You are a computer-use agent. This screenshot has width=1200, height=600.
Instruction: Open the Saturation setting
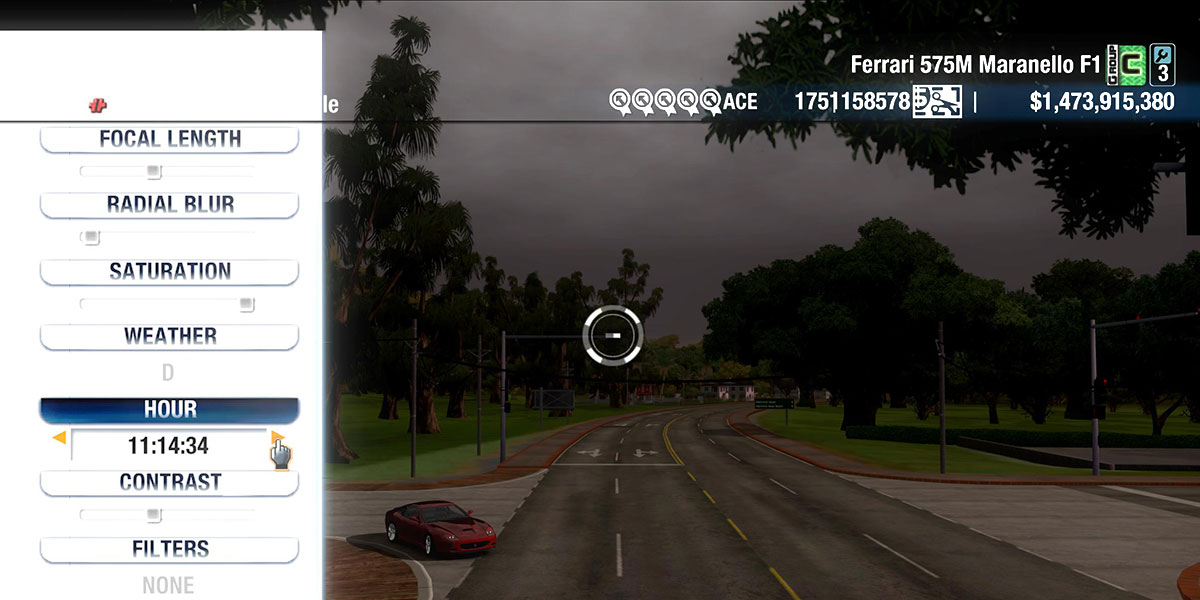click(169, 271)
